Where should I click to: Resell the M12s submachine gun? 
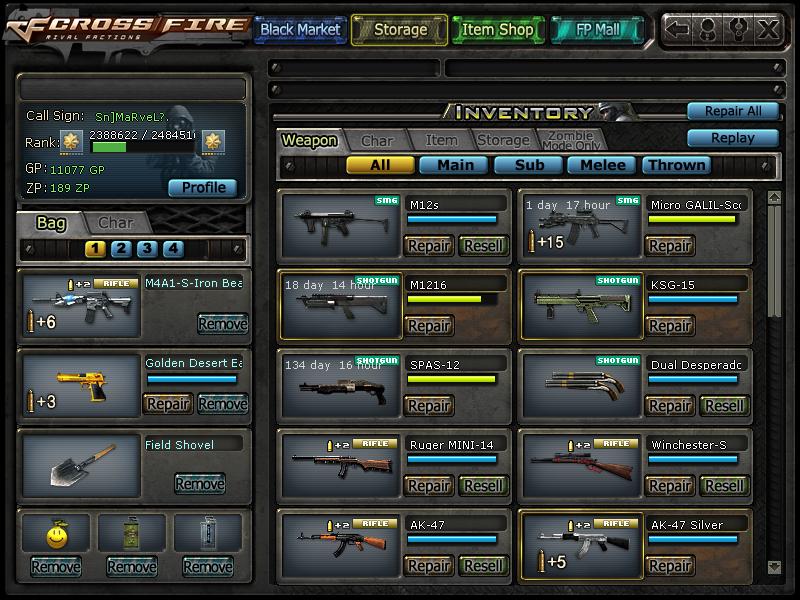tap(483, 246)
